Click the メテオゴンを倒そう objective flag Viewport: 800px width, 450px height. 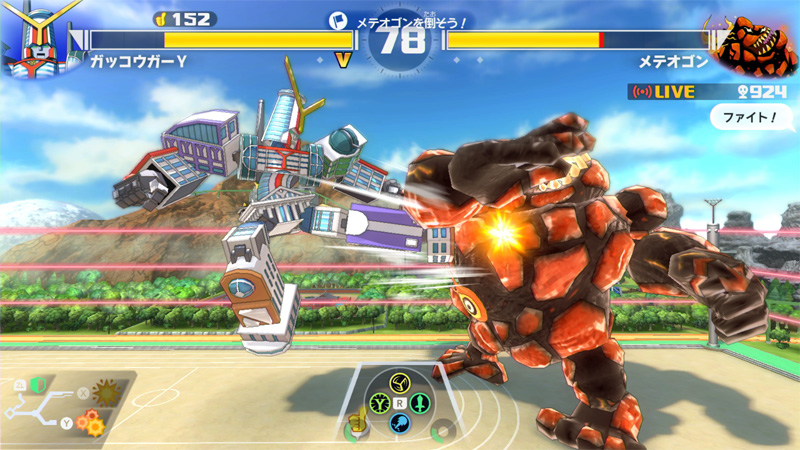[338, 20]
